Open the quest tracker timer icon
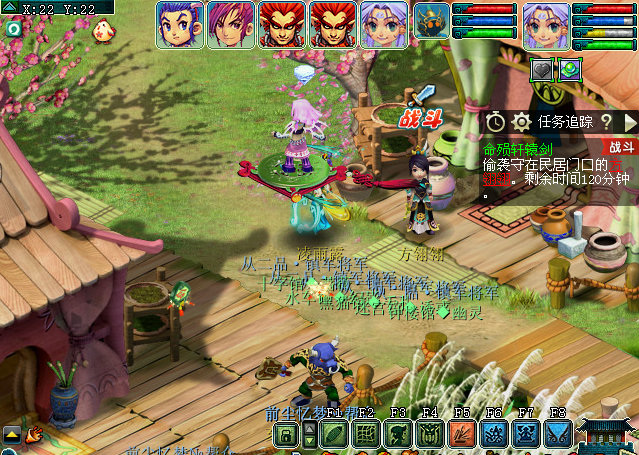The height and width of the screenshot is (455, 639). pos(496,122)
